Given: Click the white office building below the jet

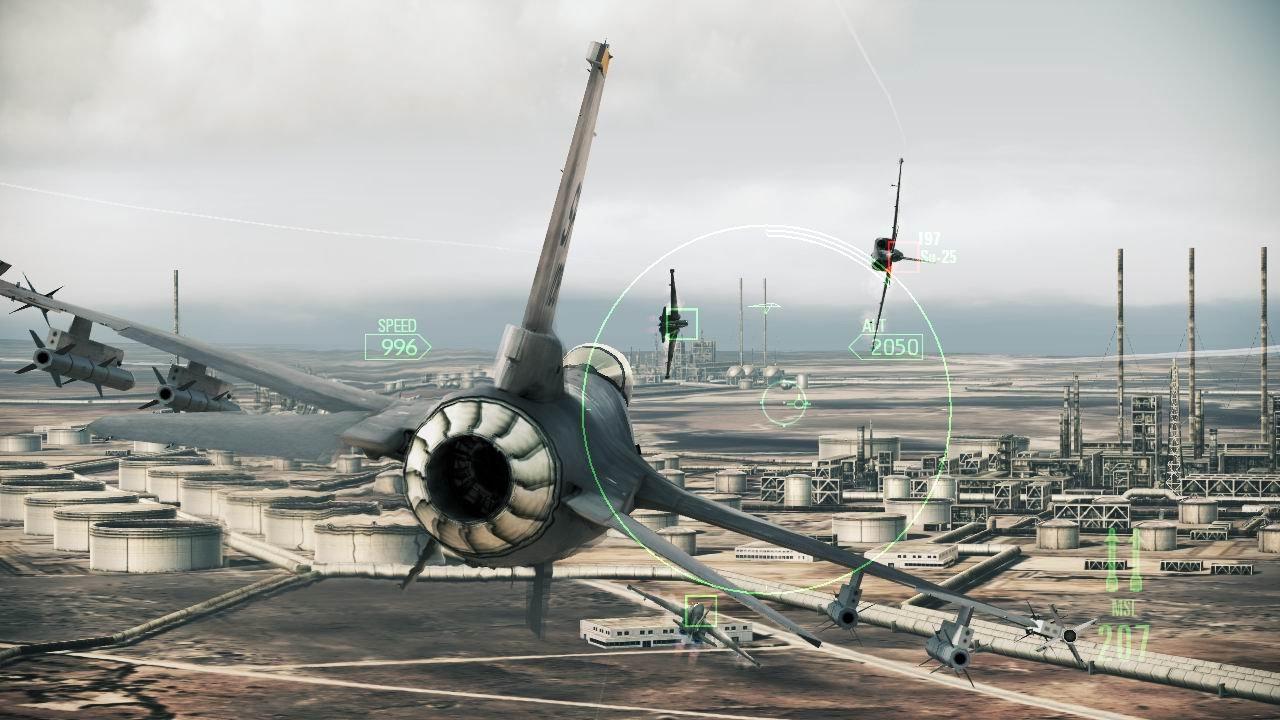Looking at the screenshot, I should coord(630,635).
